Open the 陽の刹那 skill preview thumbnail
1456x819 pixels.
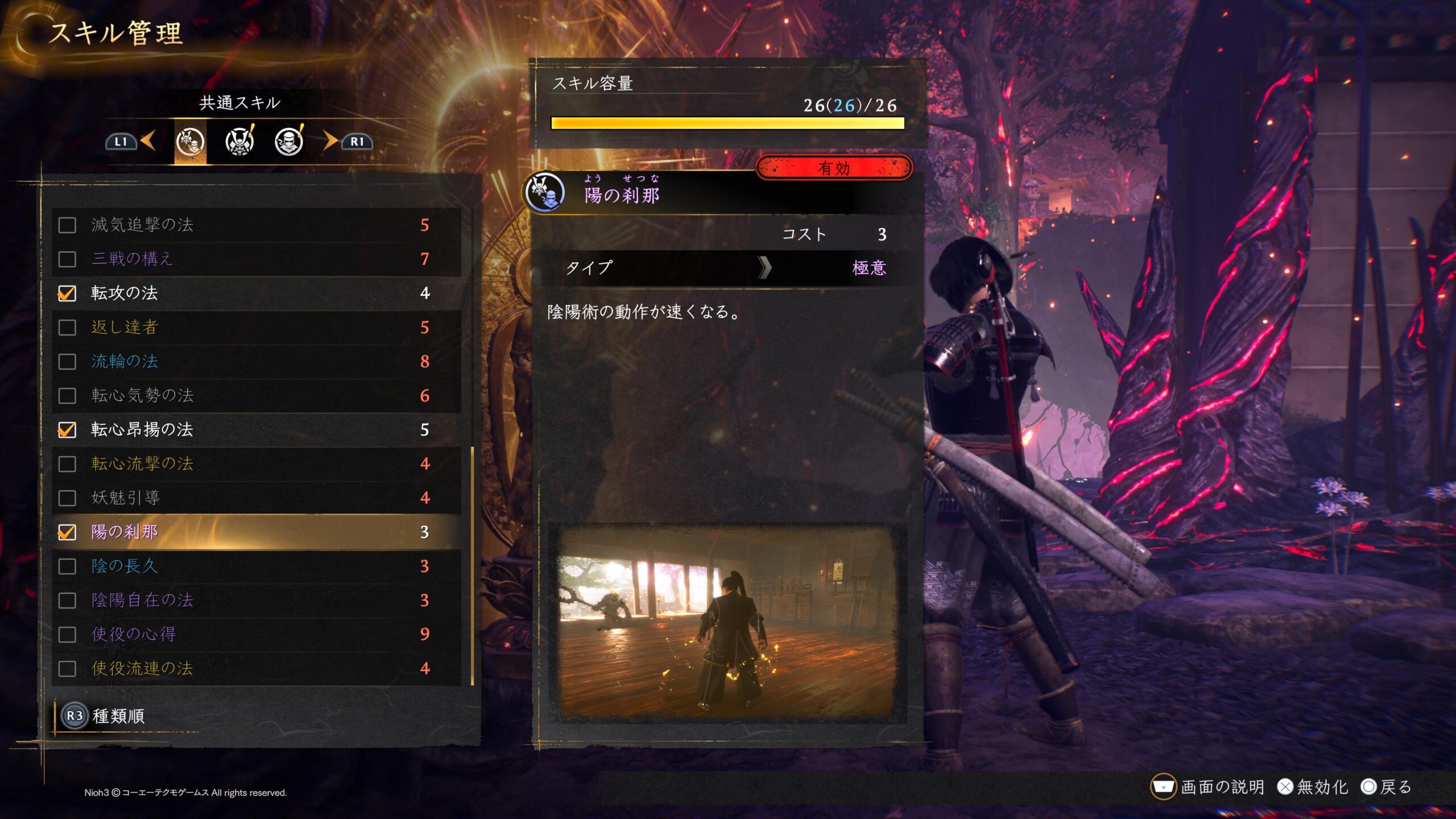click(x=727, y=623)
